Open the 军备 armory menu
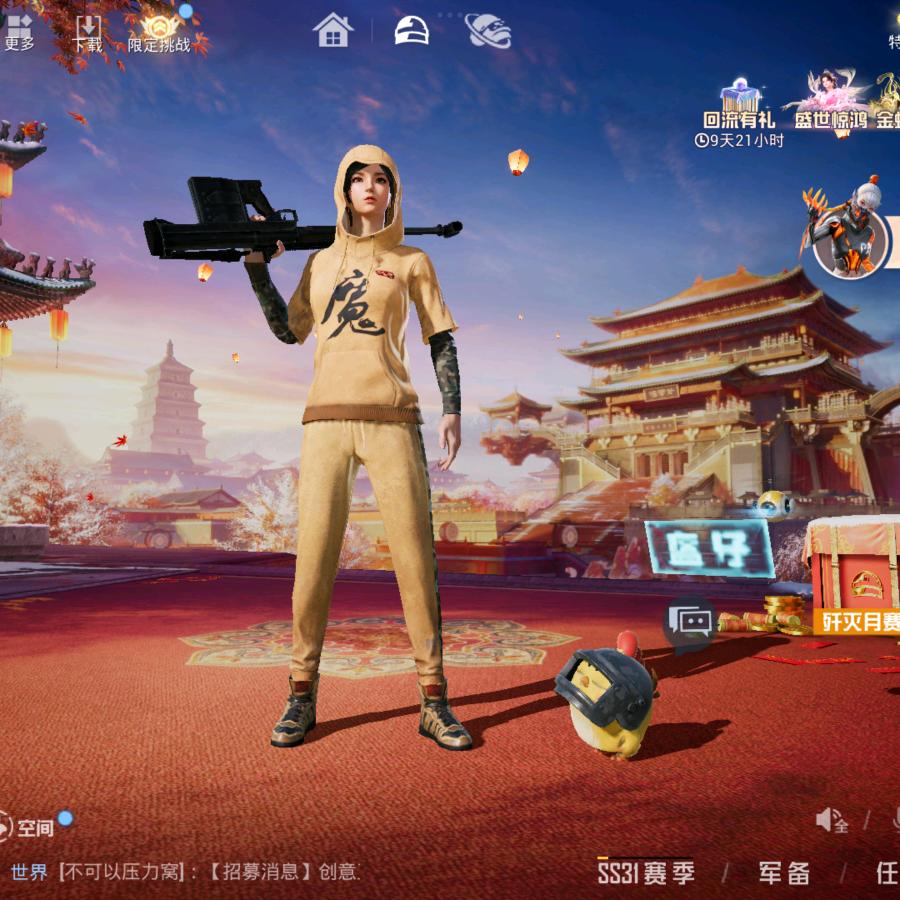This screenshot has width=900, height=900. pyautogui.click(x=783, y=873)
